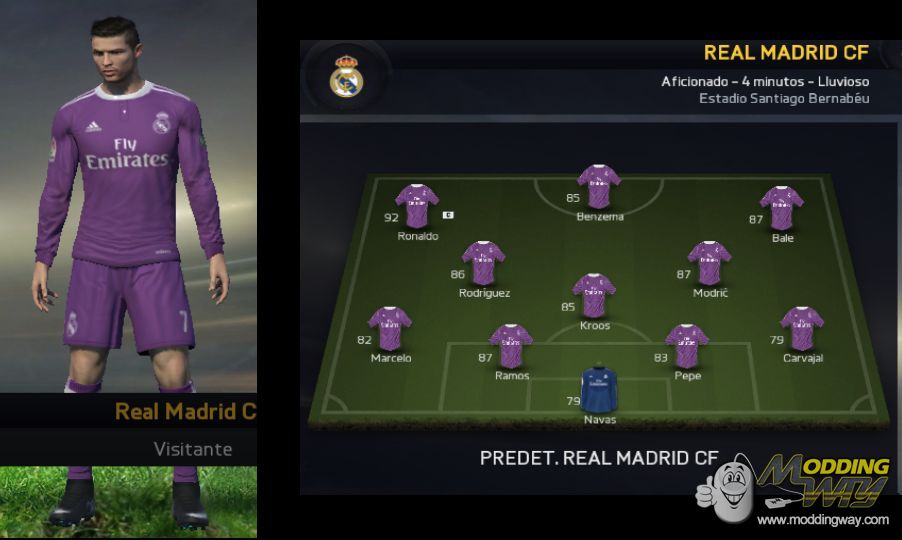Select Ronaldo's shirt on the formation

(416, 205)
